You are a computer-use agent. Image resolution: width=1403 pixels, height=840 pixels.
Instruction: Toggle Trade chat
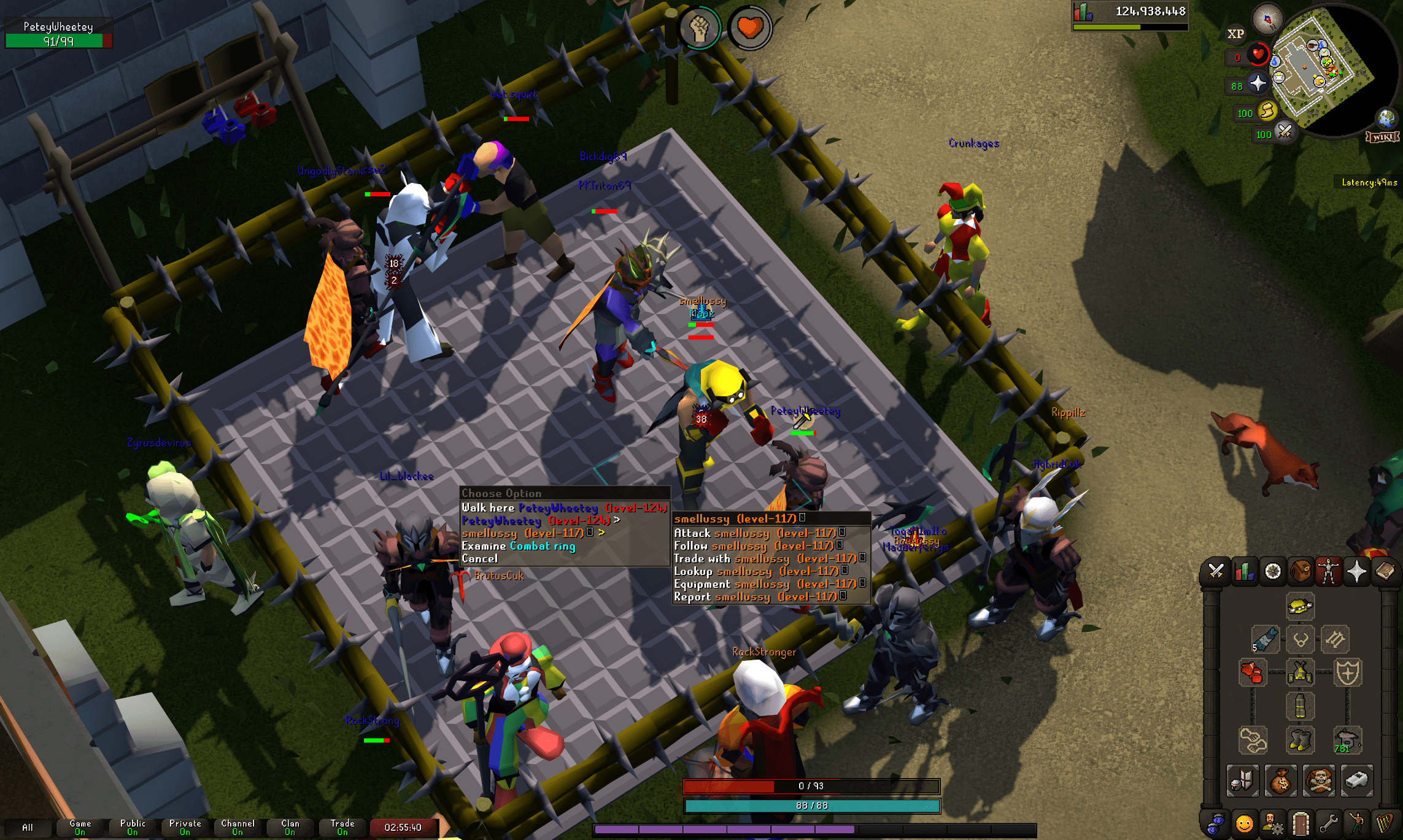pyautogui.click(x=342, y=827)
